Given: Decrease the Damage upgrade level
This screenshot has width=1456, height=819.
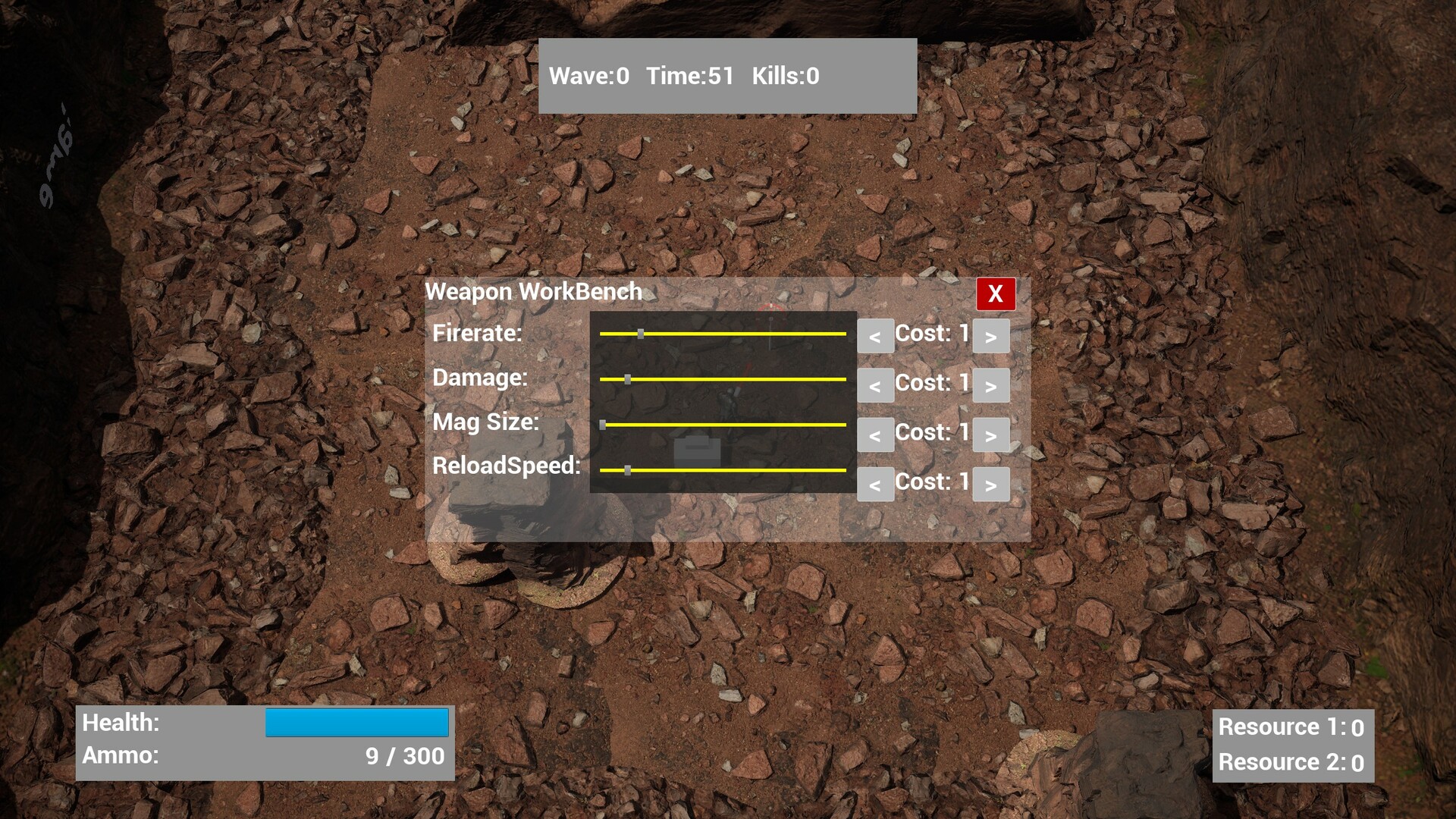Looking at the screenshot, I should 875,385.
